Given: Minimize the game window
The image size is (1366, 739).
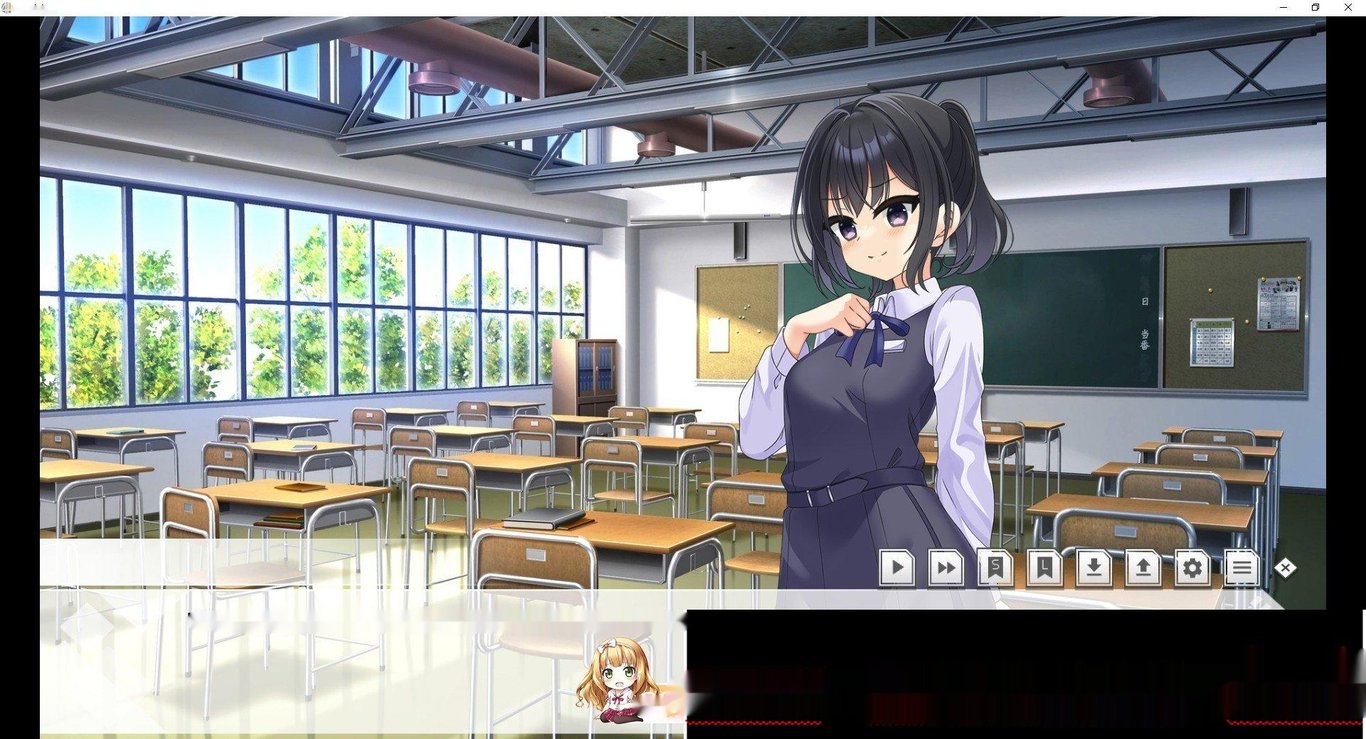Looking at the screenshot, I should [1284, 7].
